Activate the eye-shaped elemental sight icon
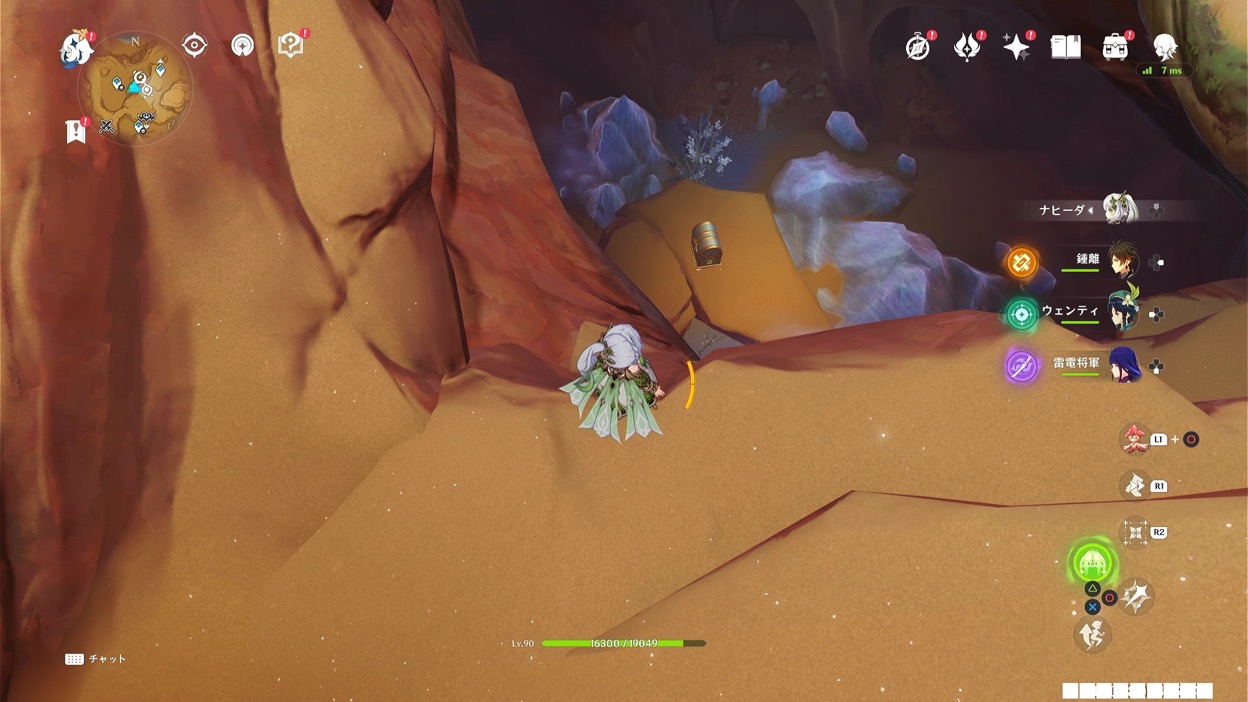Screen dimensions: 1248x702 click(194, 45)
